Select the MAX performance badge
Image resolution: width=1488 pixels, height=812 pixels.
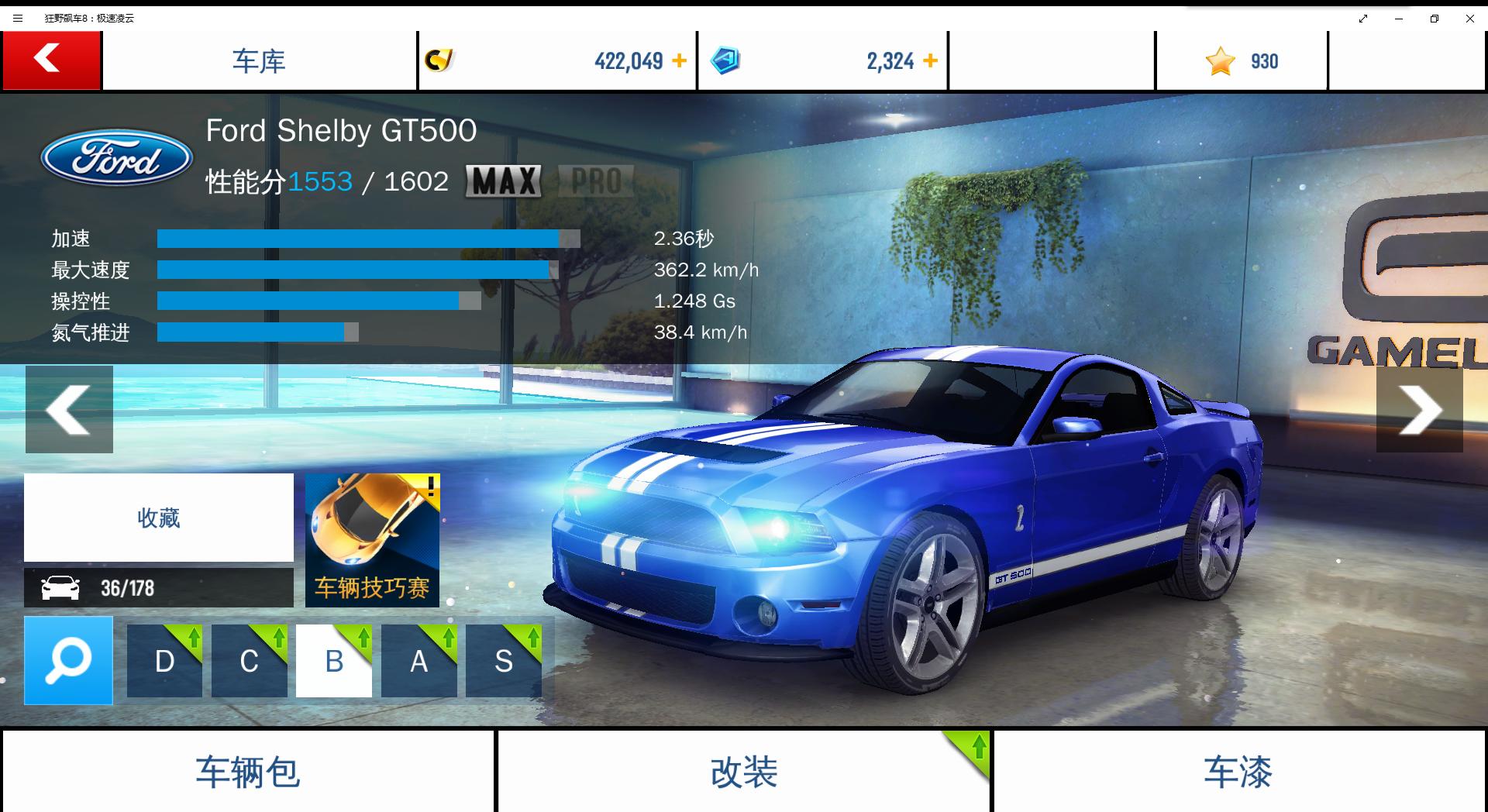point(504,181)
